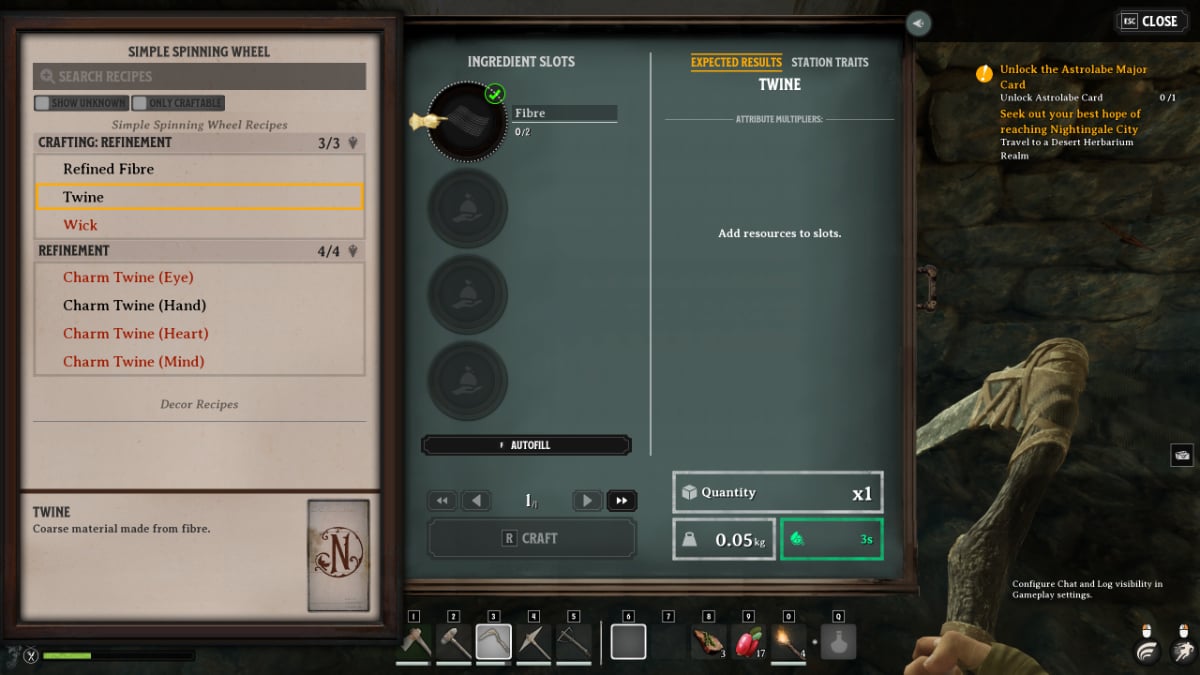Click the Search Recipes field
The image size is (1200, 675).
click(x=200, y=76)
